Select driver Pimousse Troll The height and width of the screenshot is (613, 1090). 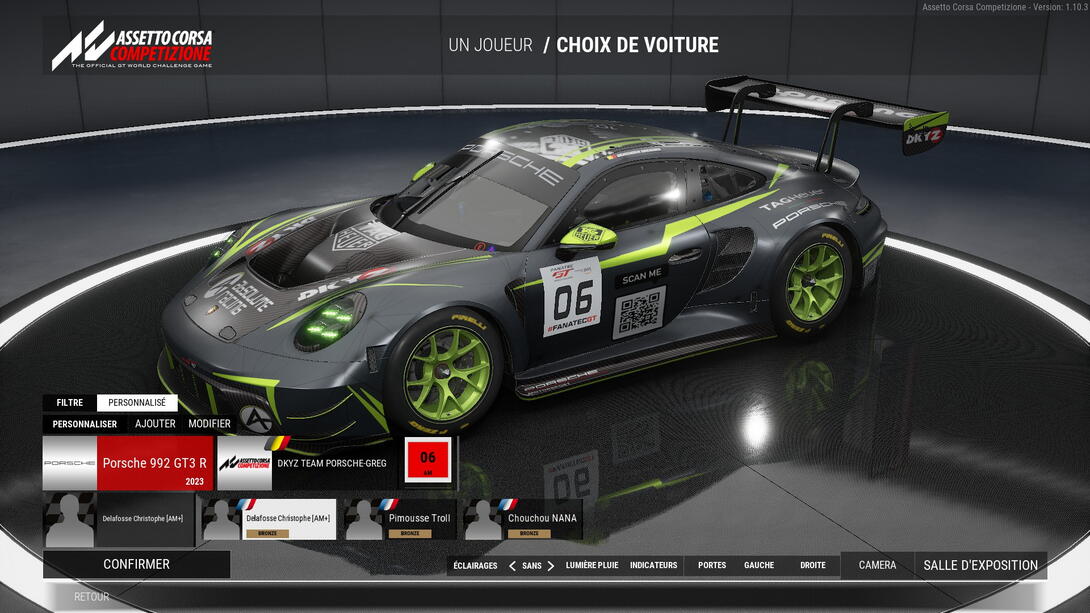point(400,520)
